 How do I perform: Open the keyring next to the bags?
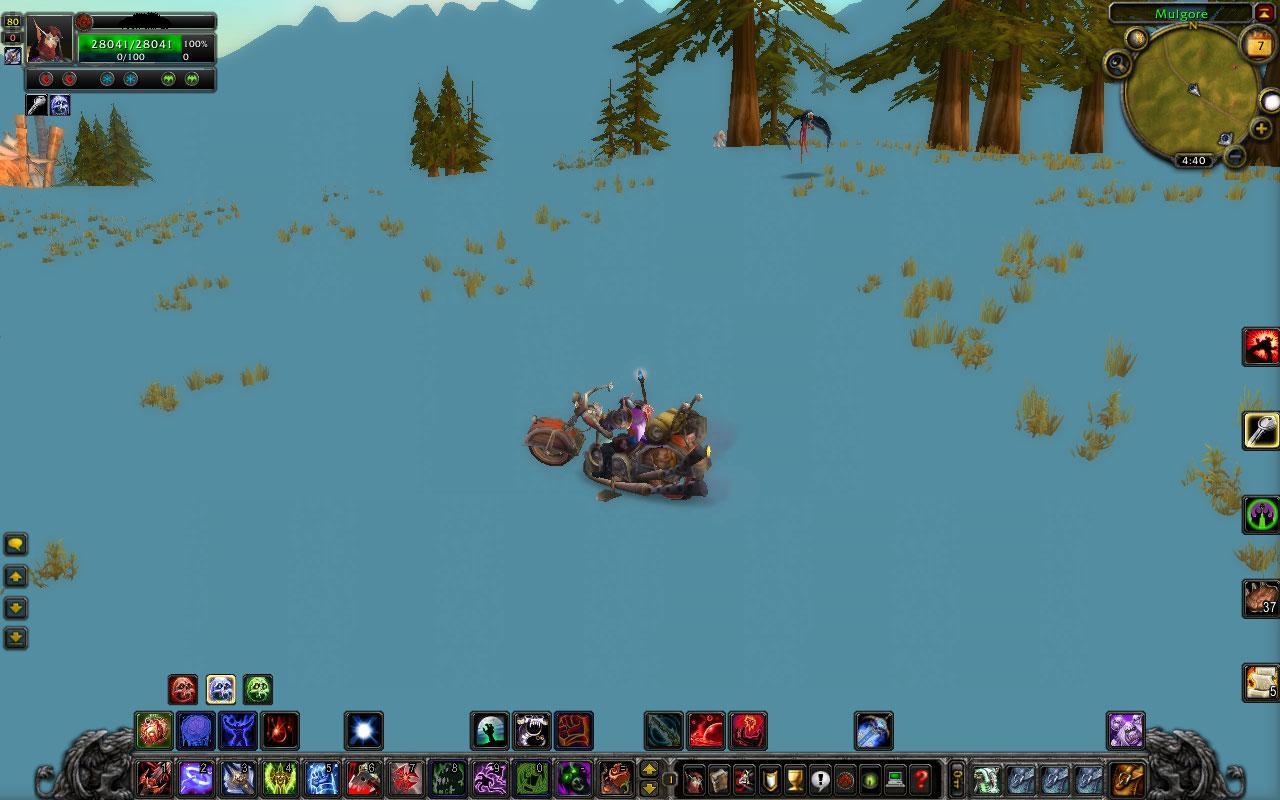point(957,778)
